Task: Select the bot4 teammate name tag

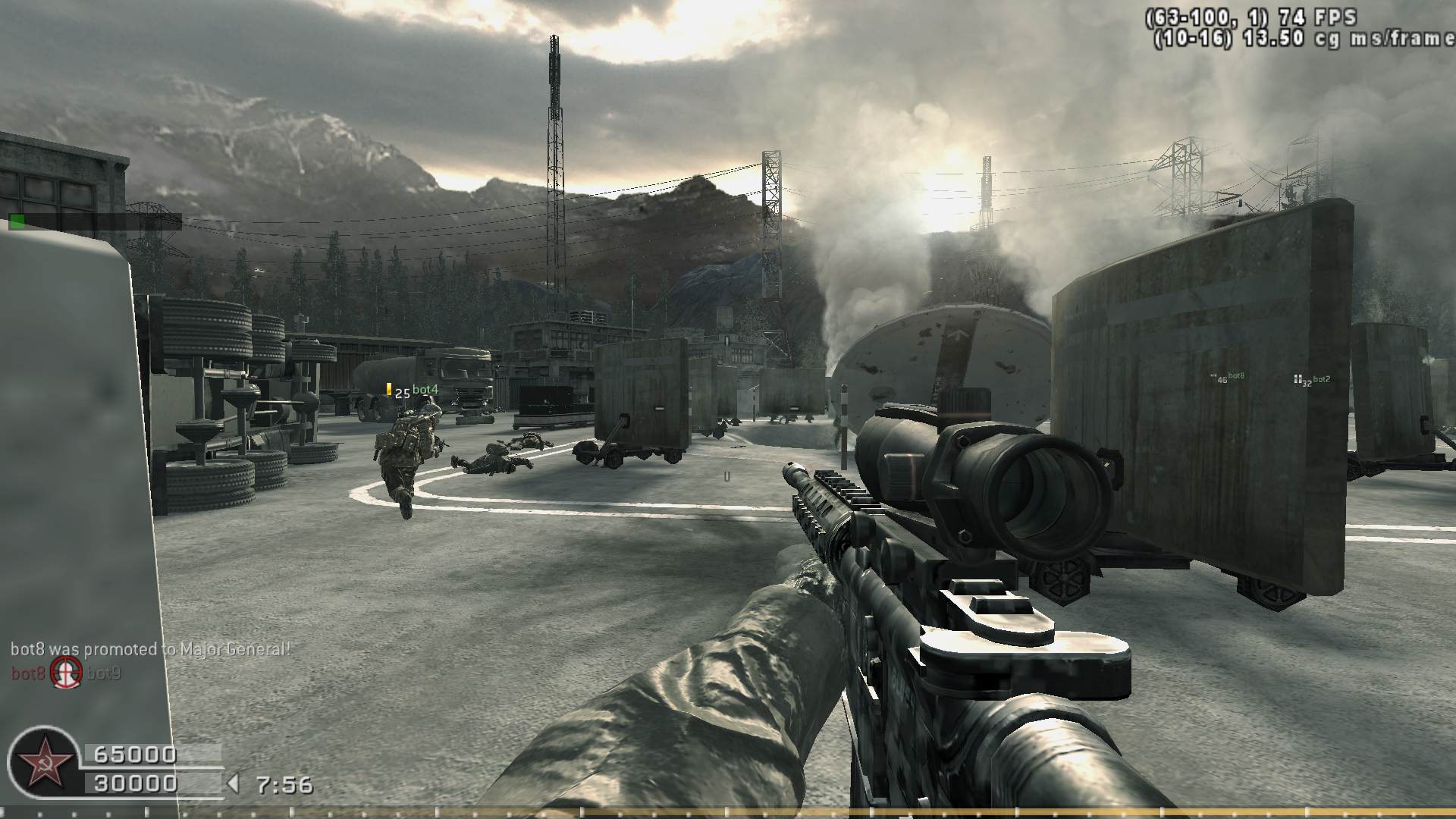Action: (425, 390)
